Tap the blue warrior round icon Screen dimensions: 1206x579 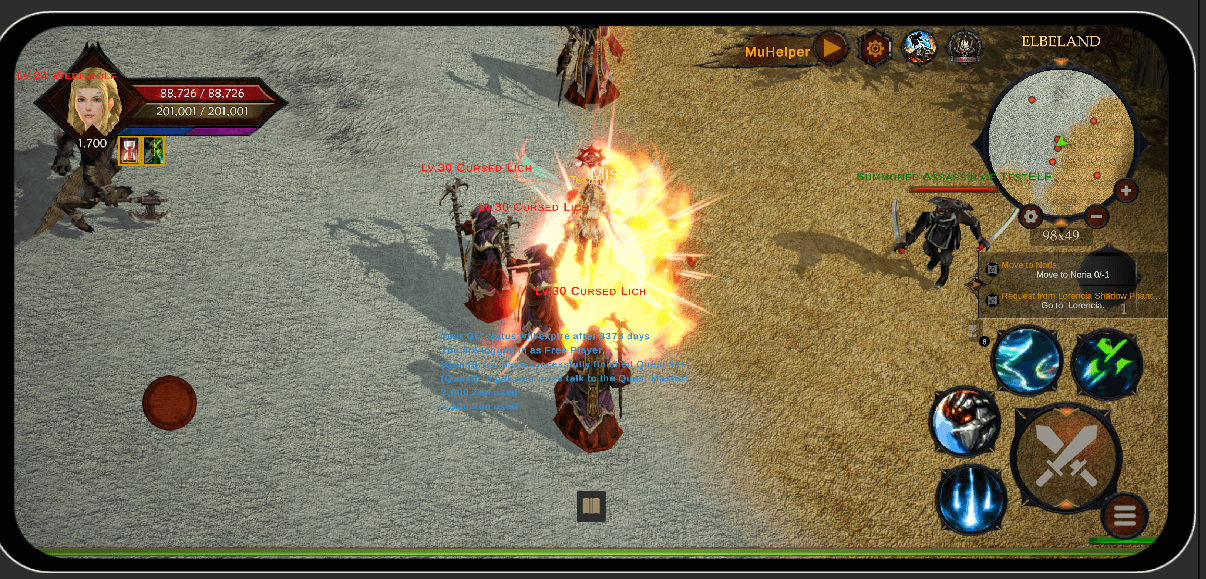pos(920,47)
